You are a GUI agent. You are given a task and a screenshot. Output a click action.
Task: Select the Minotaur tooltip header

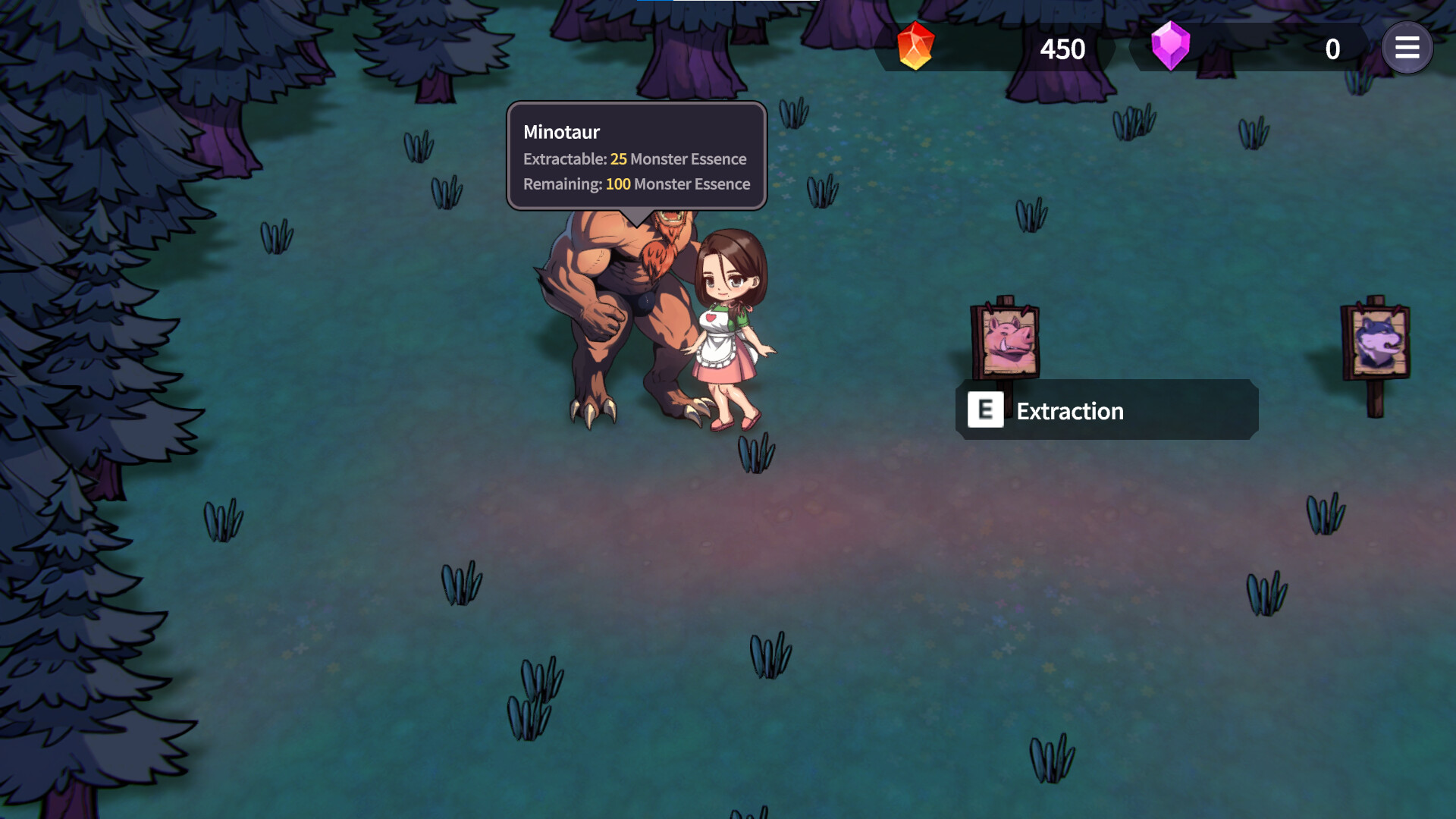click(561, 132)
